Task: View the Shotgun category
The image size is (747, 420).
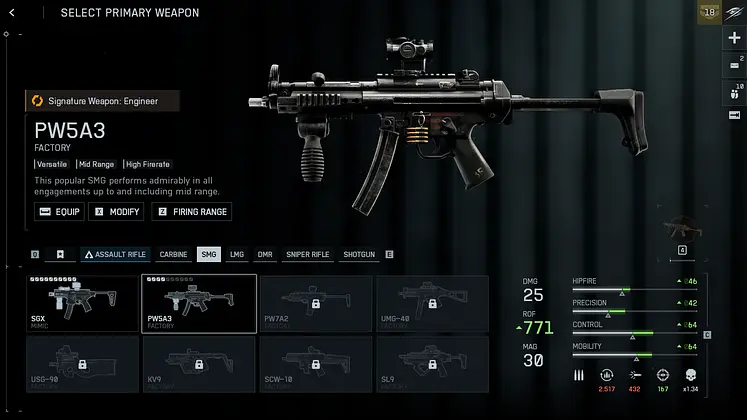Action: point(359,255)
